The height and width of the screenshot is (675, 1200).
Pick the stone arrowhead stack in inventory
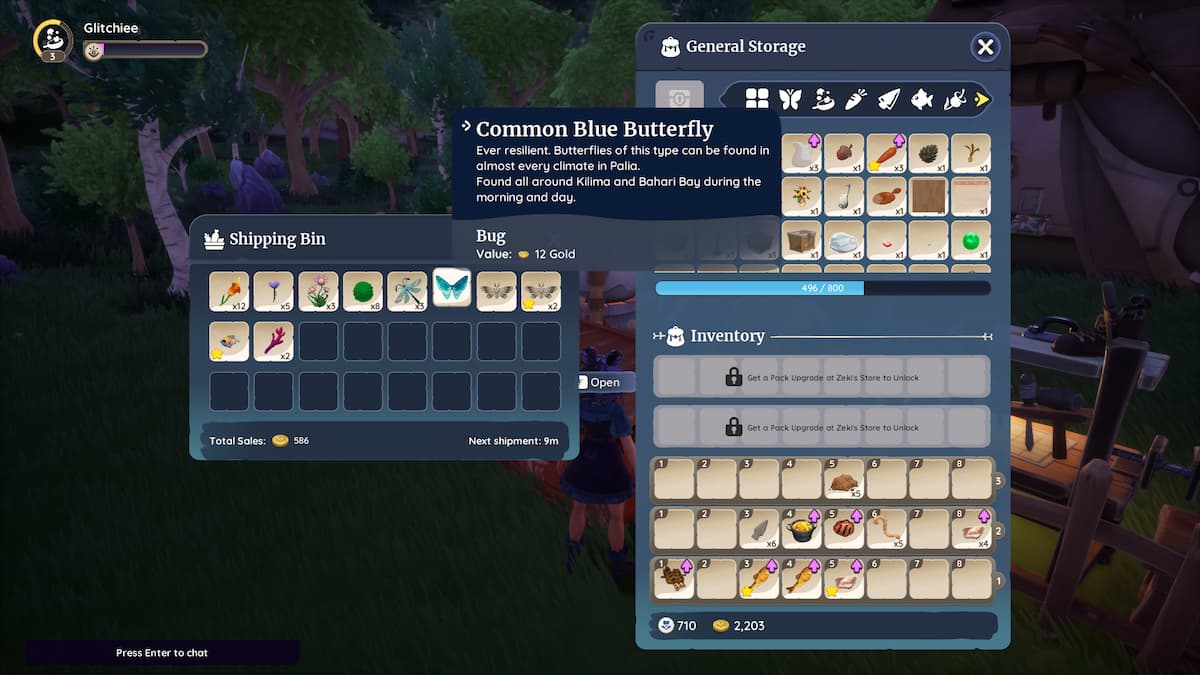[x=758, y=528]
